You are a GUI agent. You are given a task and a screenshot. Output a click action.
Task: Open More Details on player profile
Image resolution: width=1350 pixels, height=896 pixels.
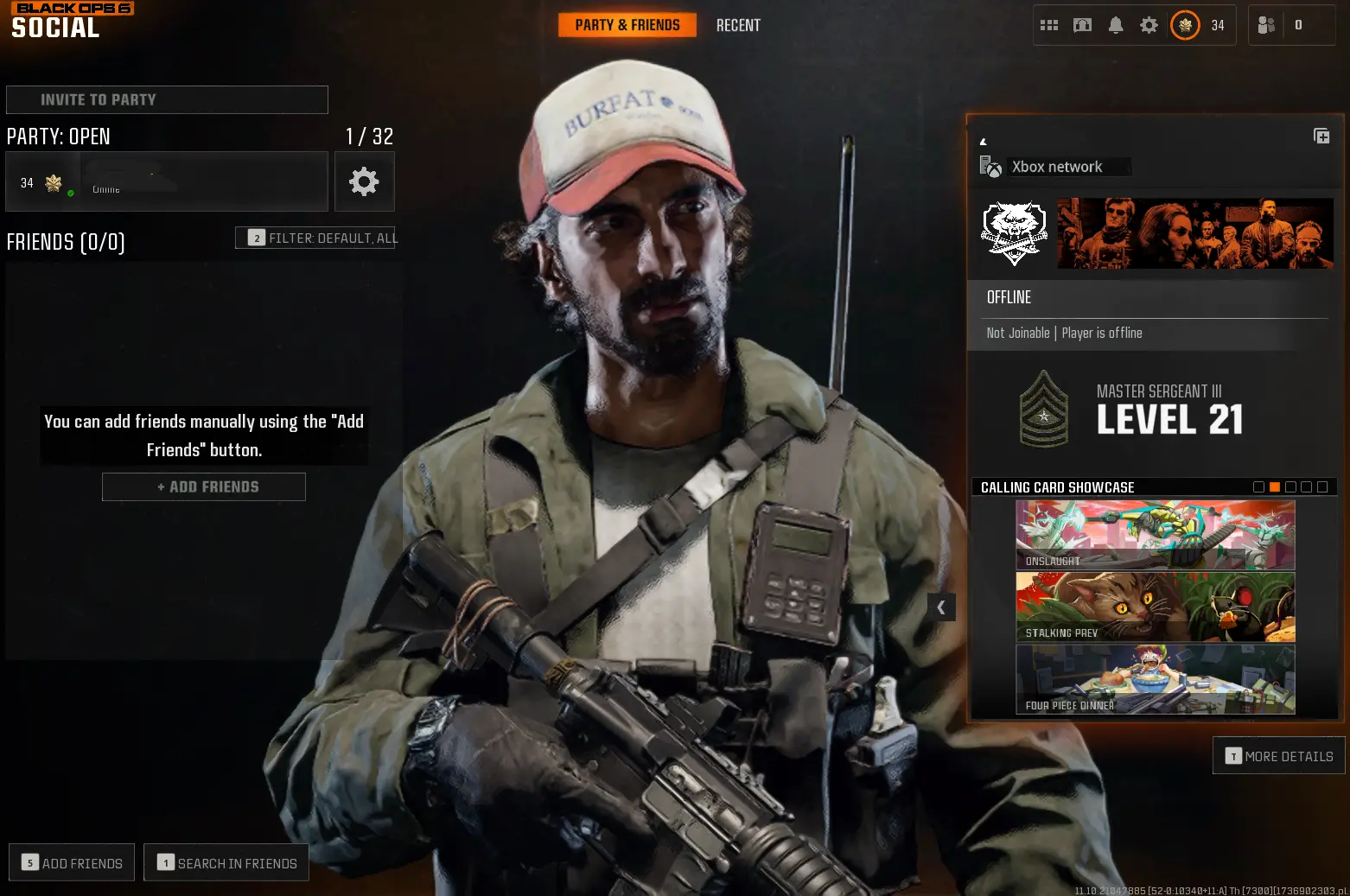[x=1278, y=755]
